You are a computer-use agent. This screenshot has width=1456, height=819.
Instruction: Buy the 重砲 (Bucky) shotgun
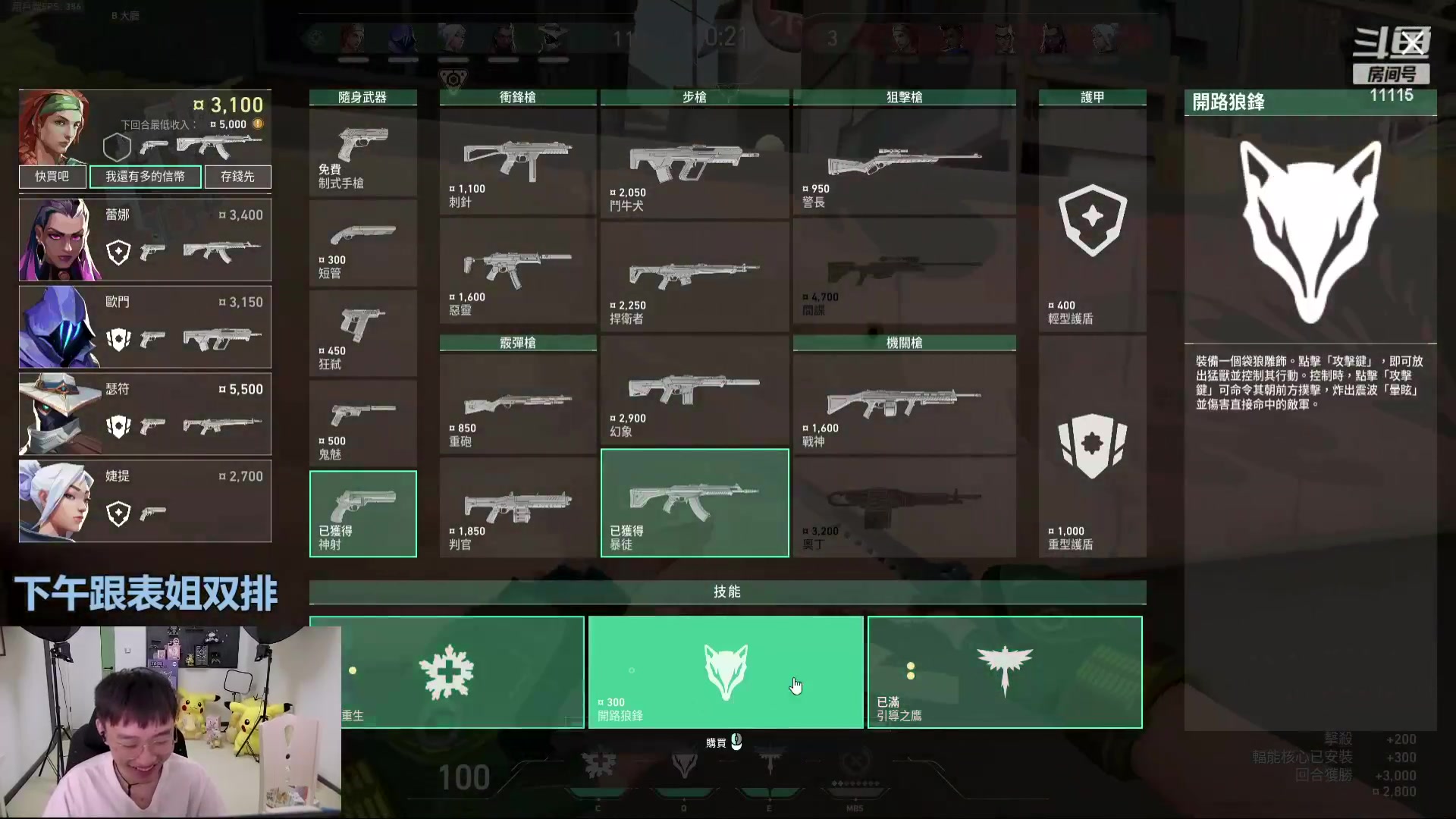518,403
